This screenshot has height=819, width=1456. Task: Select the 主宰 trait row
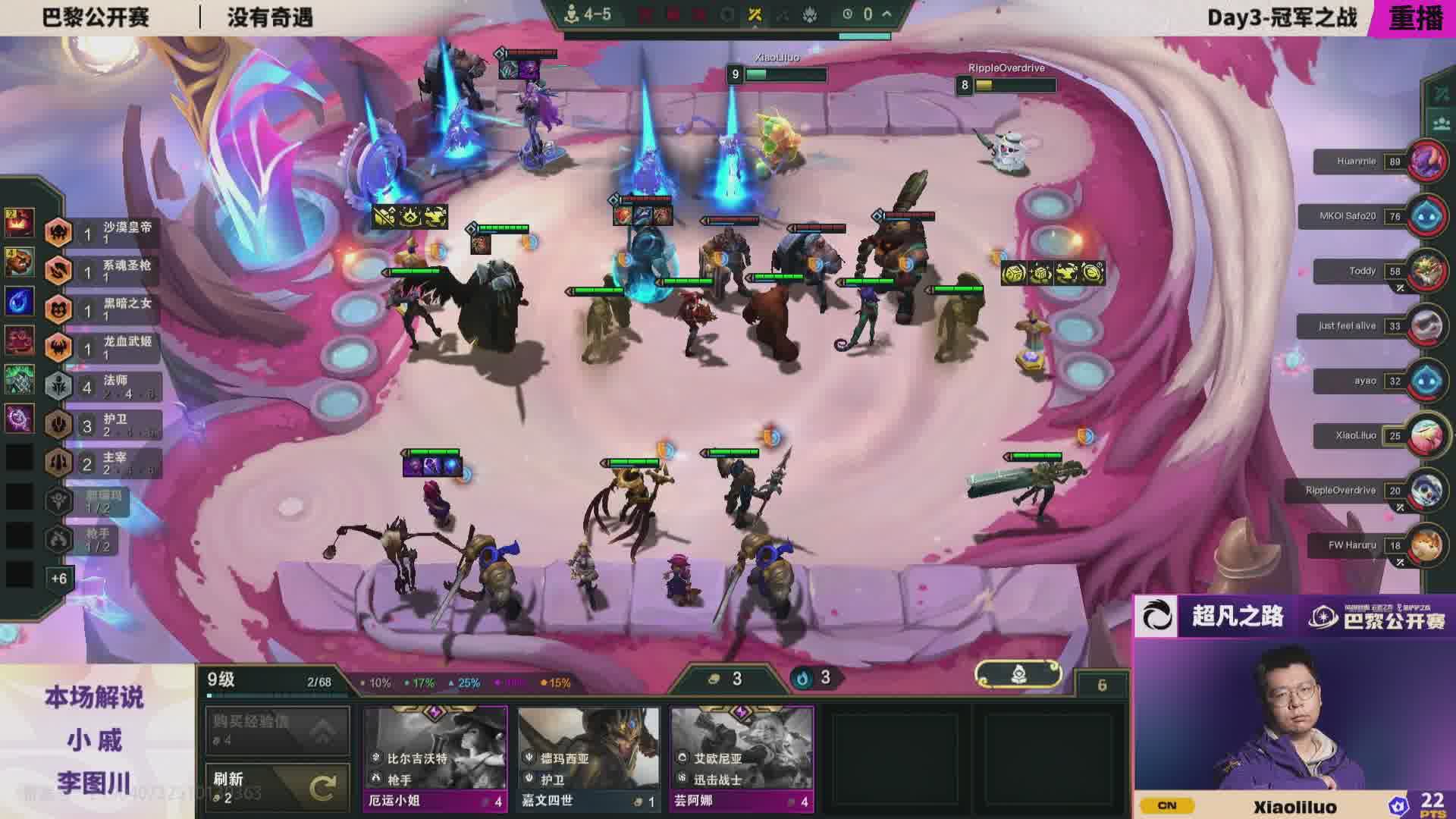click(x=103, y=463)
